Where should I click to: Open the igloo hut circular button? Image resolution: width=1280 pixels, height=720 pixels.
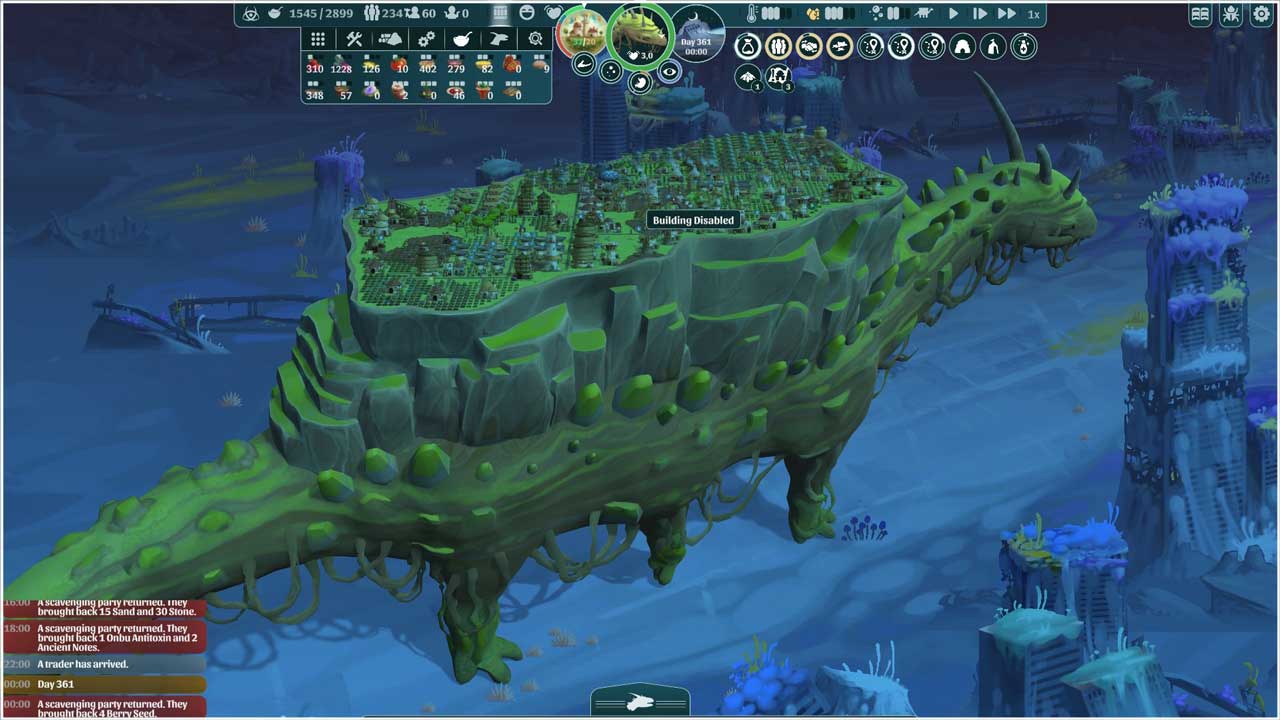tap(962, 46)
